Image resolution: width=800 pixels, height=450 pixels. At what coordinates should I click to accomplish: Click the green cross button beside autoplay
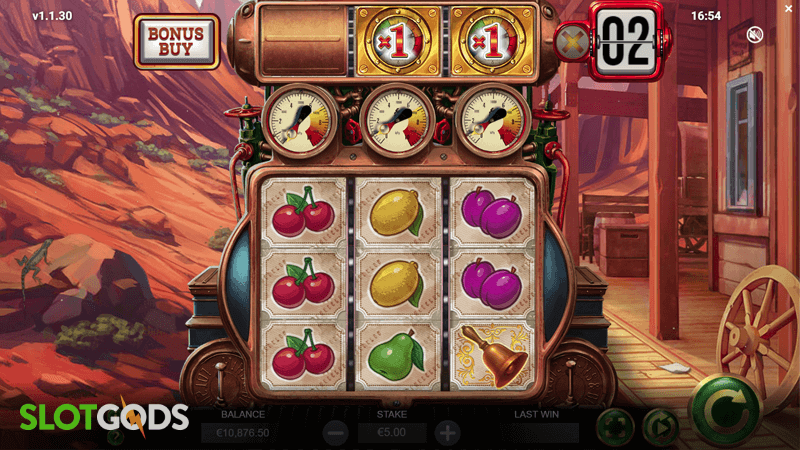615,427
